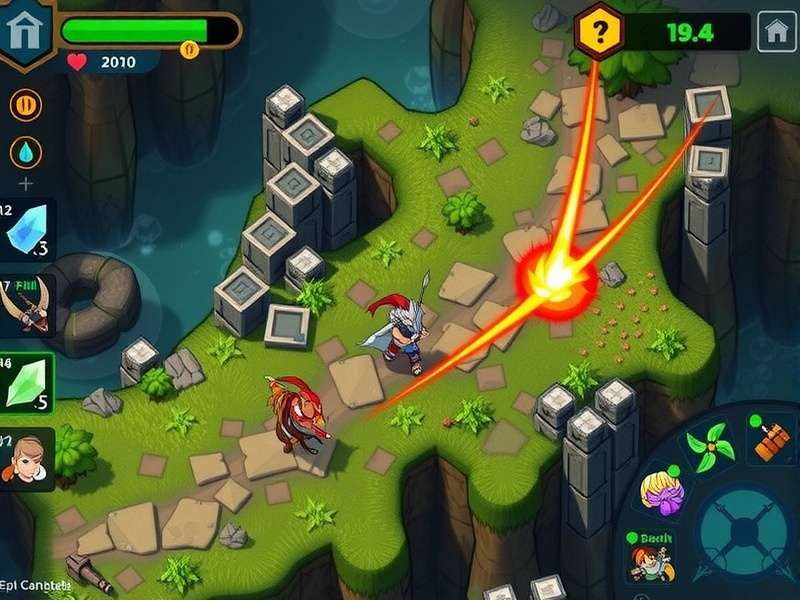Select the red-haired warrior hero portrait
The width and height of the screenshot is (800, 600).
point(650,560)
